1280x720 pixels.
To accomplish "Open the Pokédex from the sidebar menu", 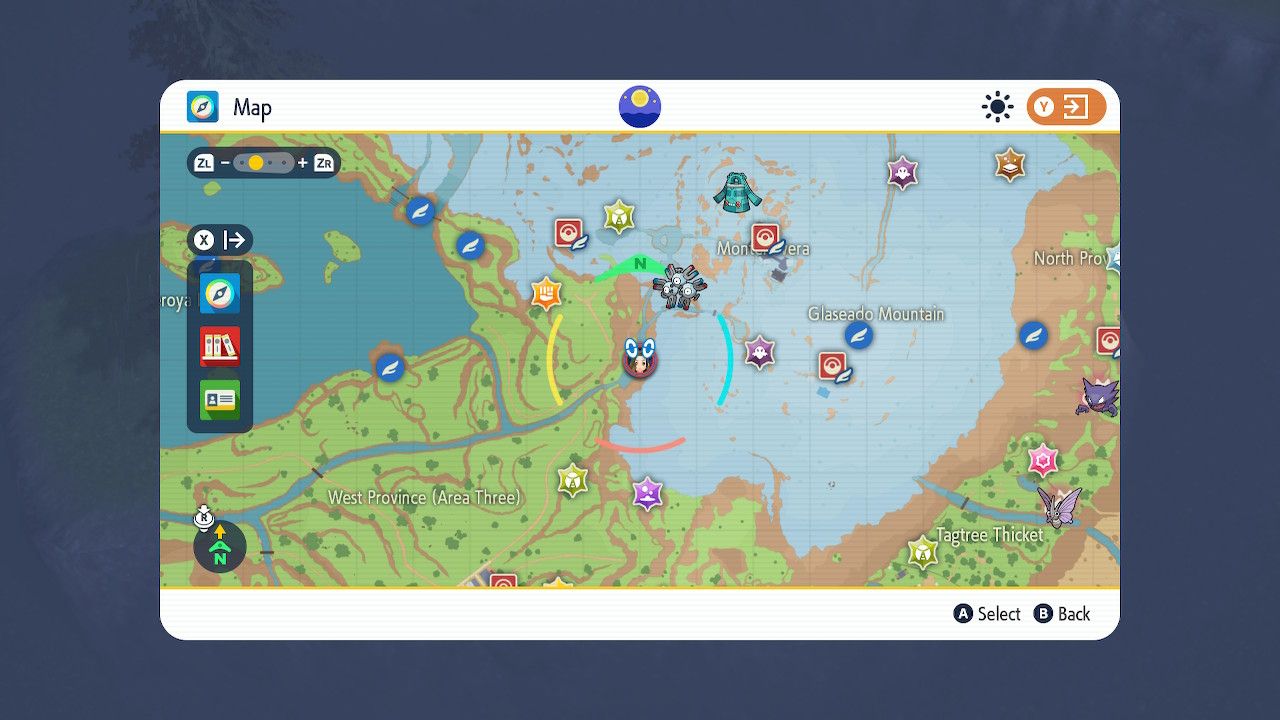I will click(220, 347).
